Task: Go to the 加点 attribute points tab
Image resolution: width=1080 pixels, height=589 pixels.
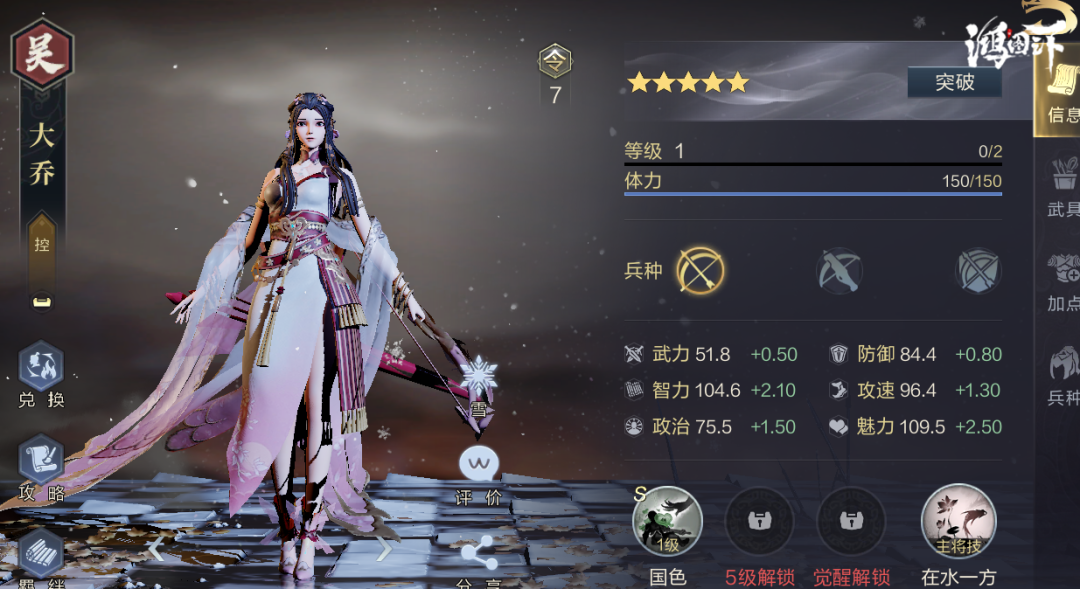Action: pos(1062,281)
